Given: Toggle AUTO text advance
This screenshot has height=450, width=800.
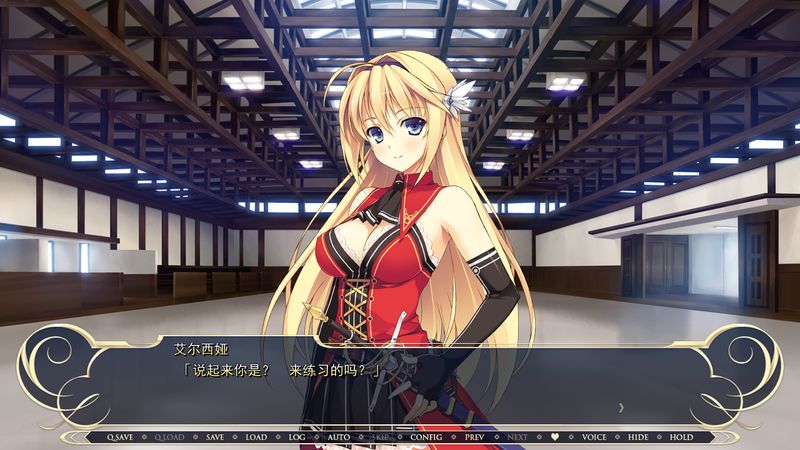Looking at the screenshot, I should point(339,437).
